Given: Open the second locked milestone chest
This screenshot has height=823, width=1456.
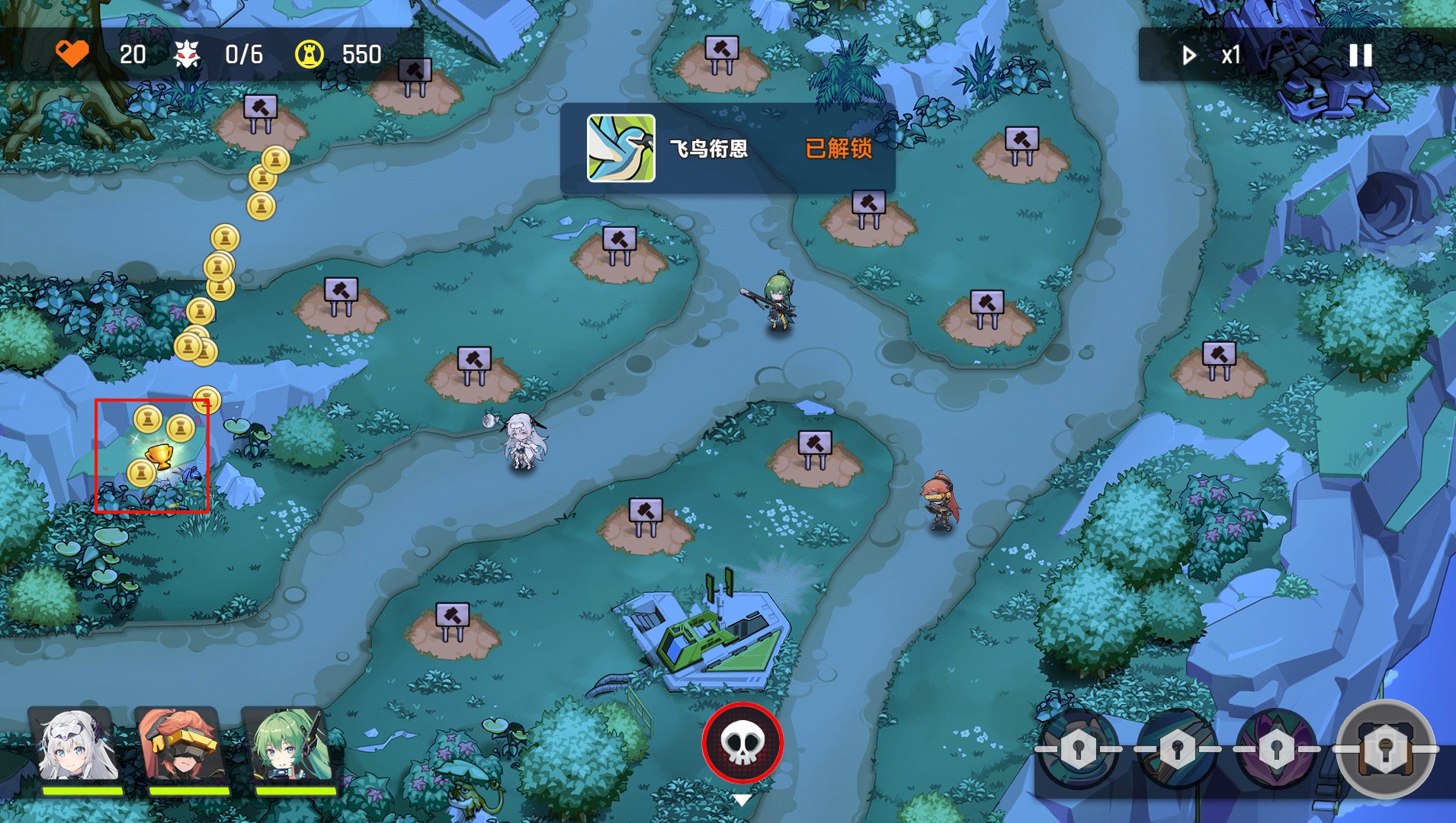Looking at the screenshot, I should [x=1176, y=748].
